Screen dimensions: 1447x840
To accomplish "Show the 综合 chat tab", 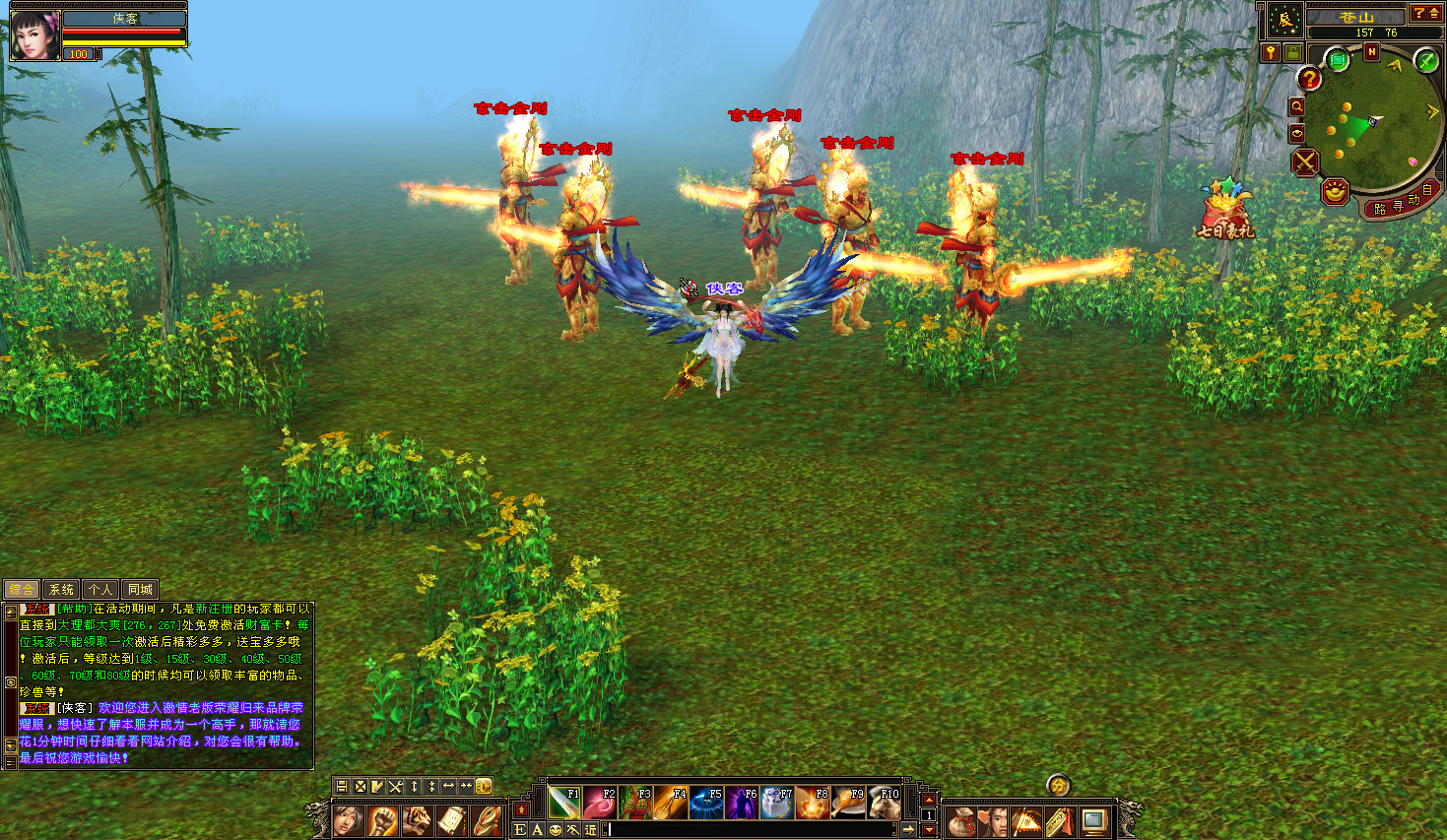I will coord(22,589).
